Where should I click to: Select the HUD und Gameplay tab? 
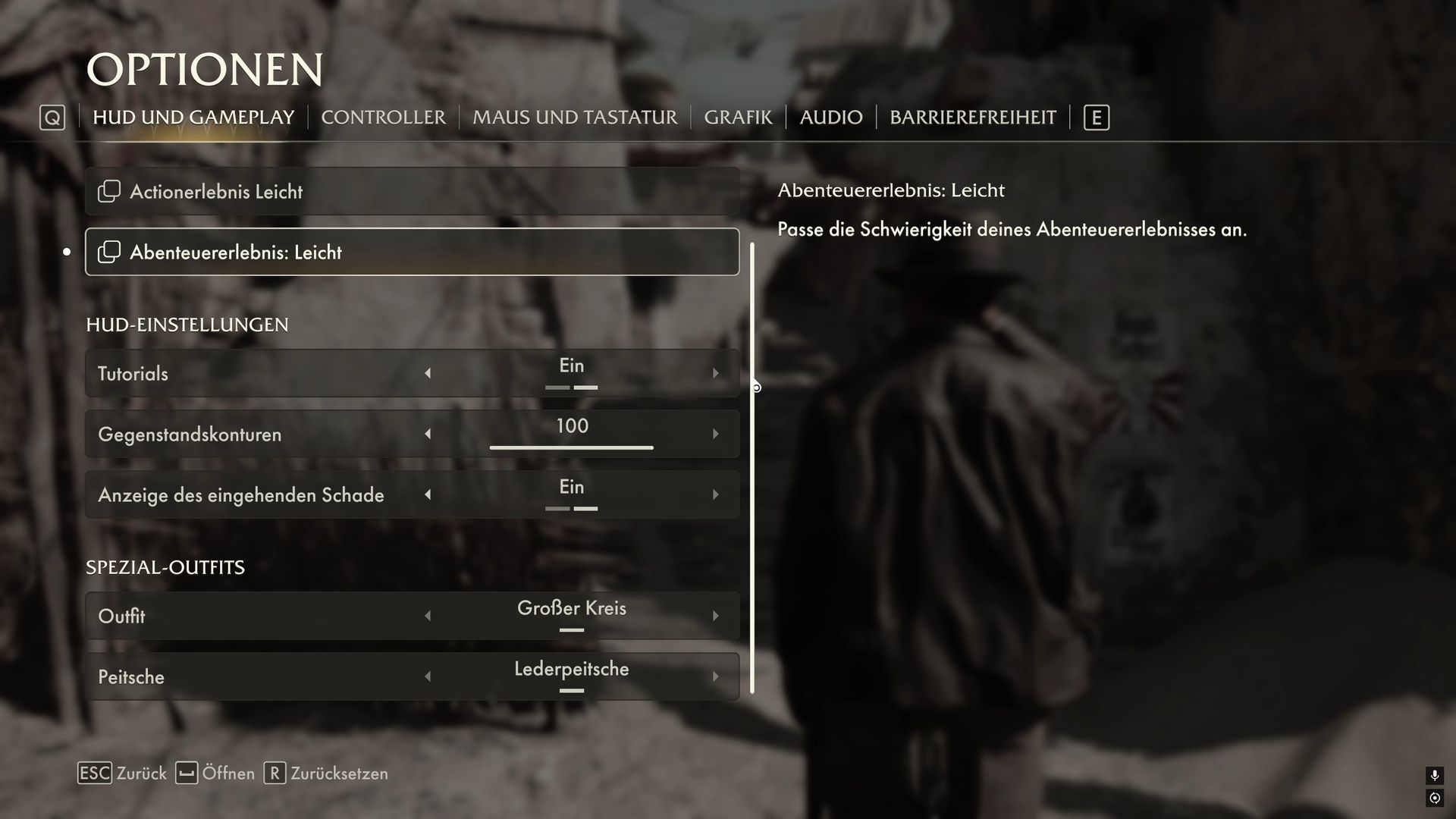[x=193, y=118]
